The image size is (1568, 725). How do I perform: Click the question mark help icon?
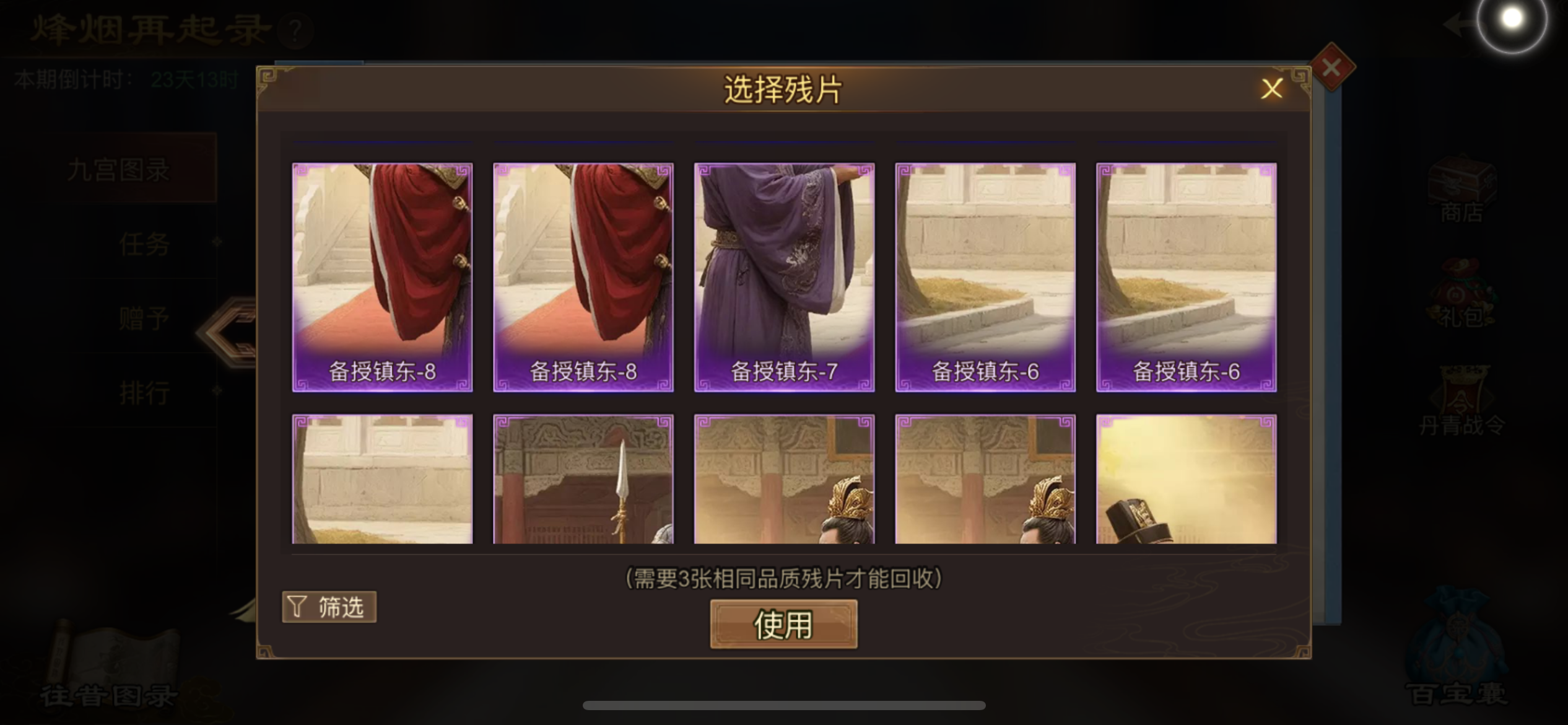point(296,31)
